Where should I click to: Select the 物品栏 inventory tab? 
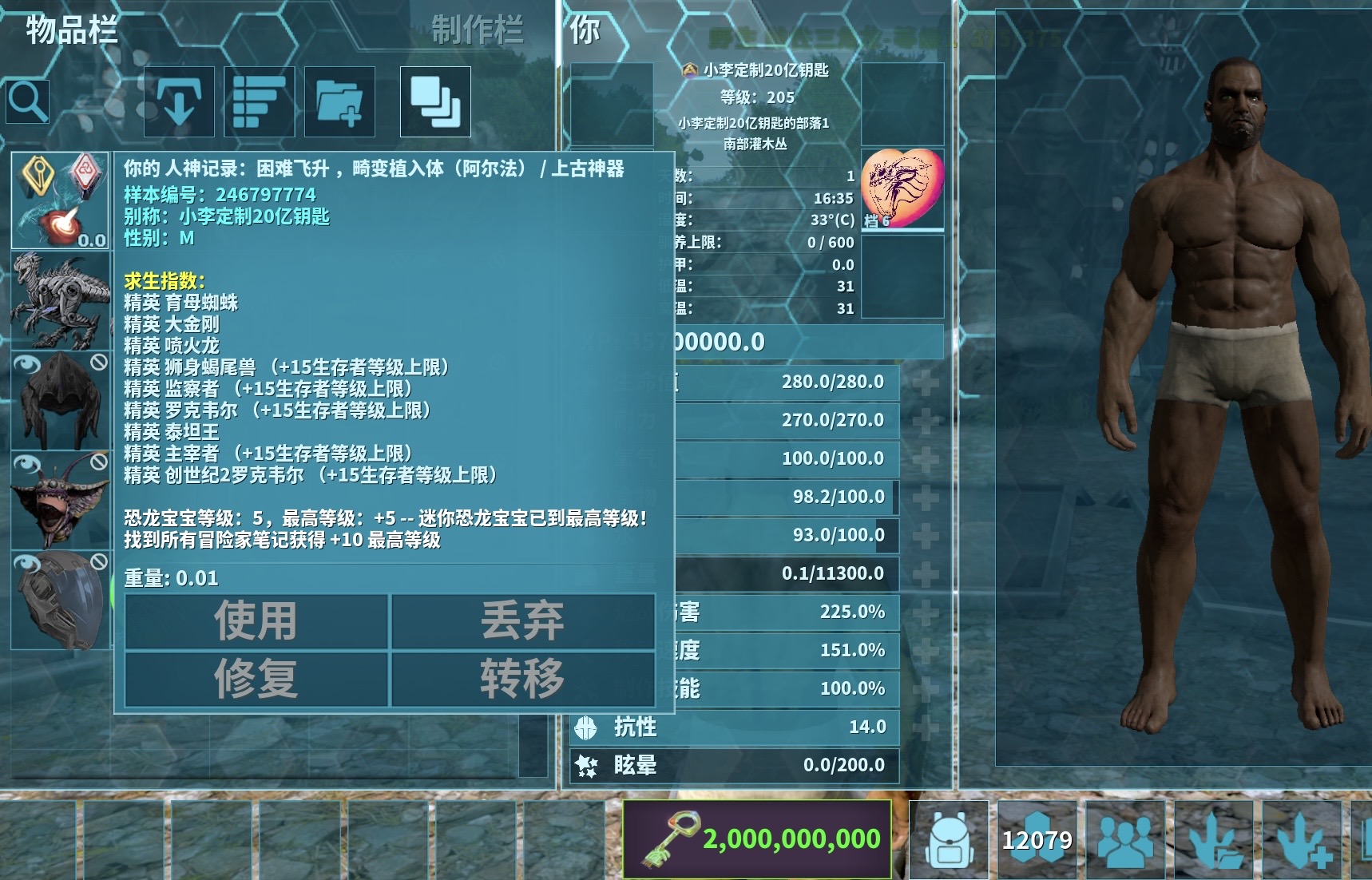(x=72, y=30)
